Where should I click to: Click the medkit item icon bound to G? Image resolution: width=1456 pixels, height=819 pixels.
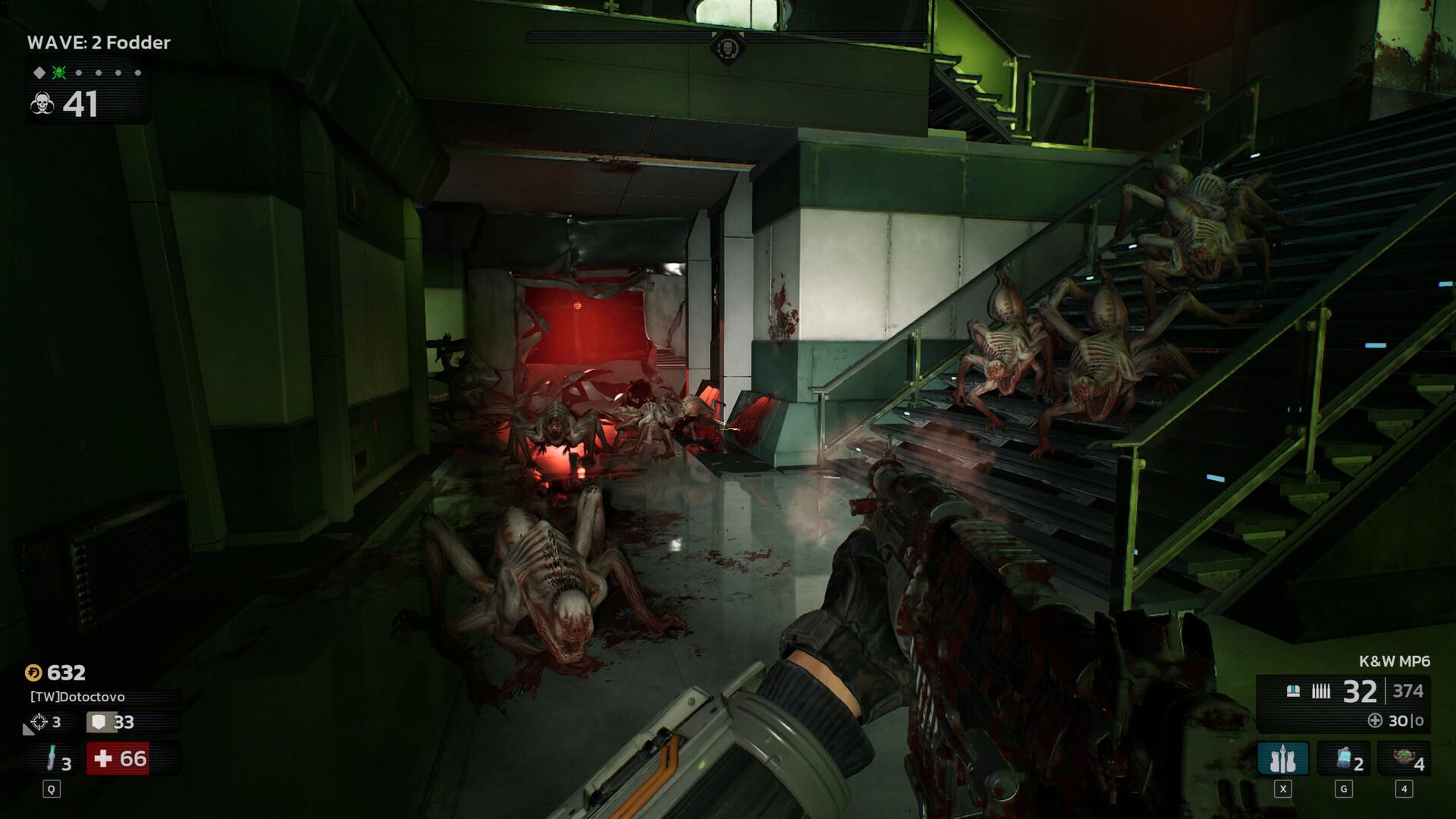tap(1344, 758)
